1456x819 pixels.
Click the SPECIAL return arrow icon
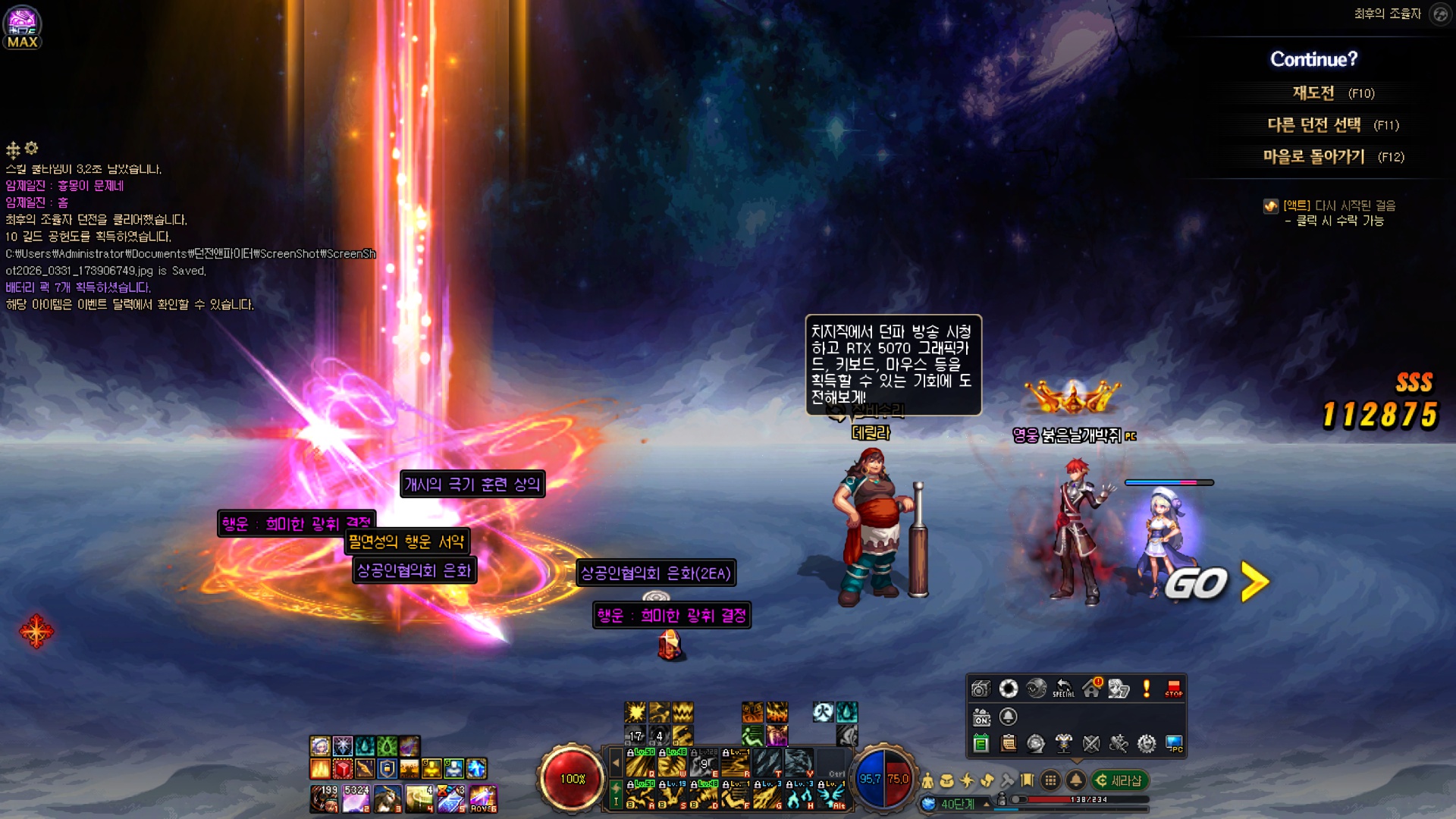[1063, 689]
